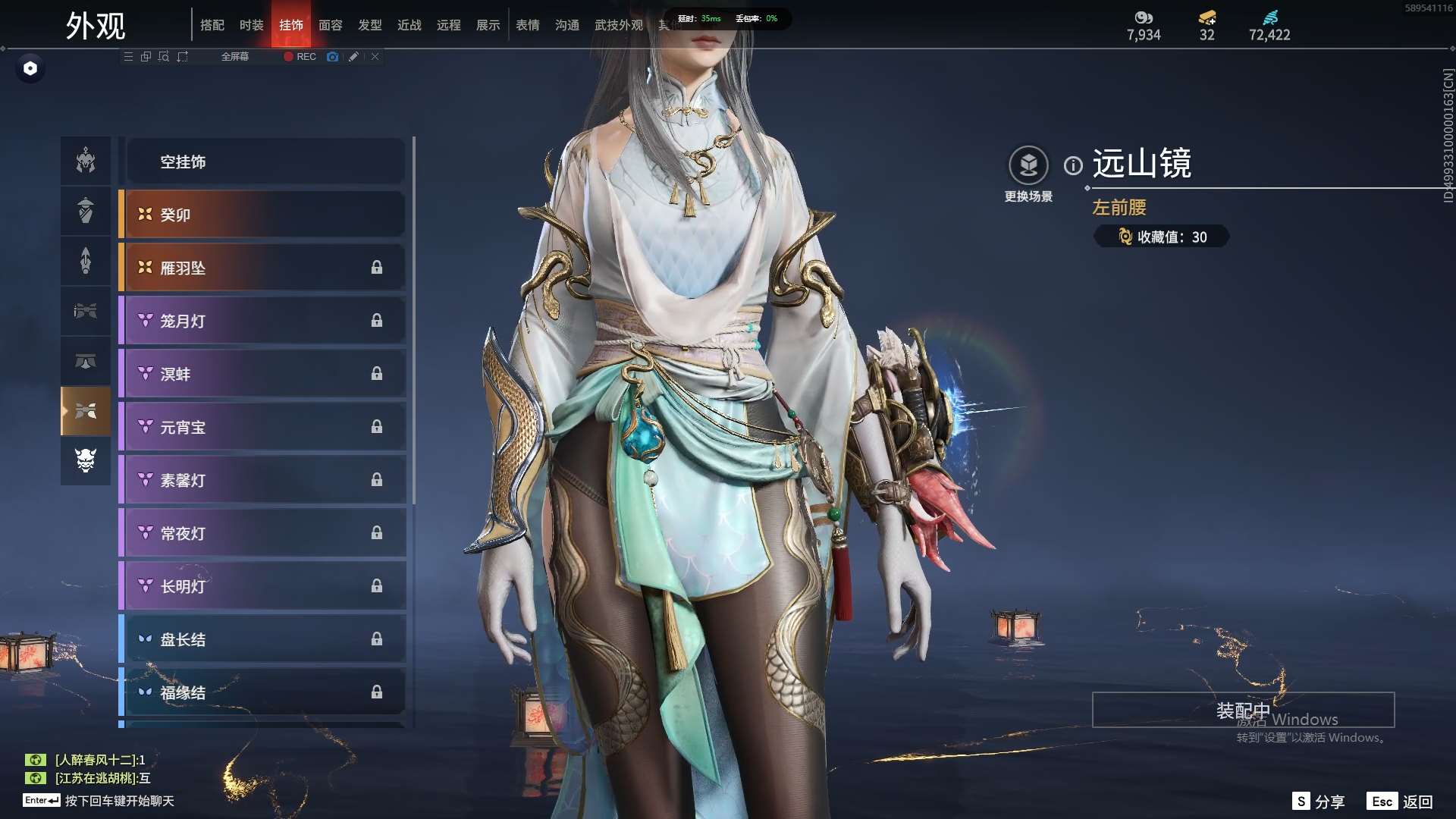
Task: Show info for 远山镜
Action: [1073, 165]
